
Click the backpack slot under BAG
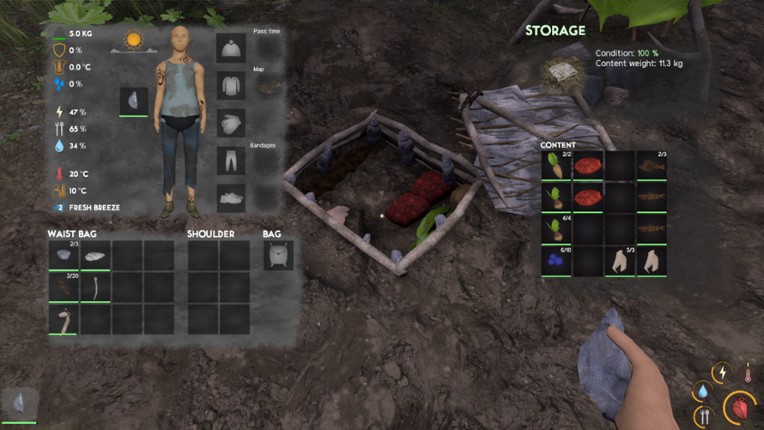coord(278,256)
